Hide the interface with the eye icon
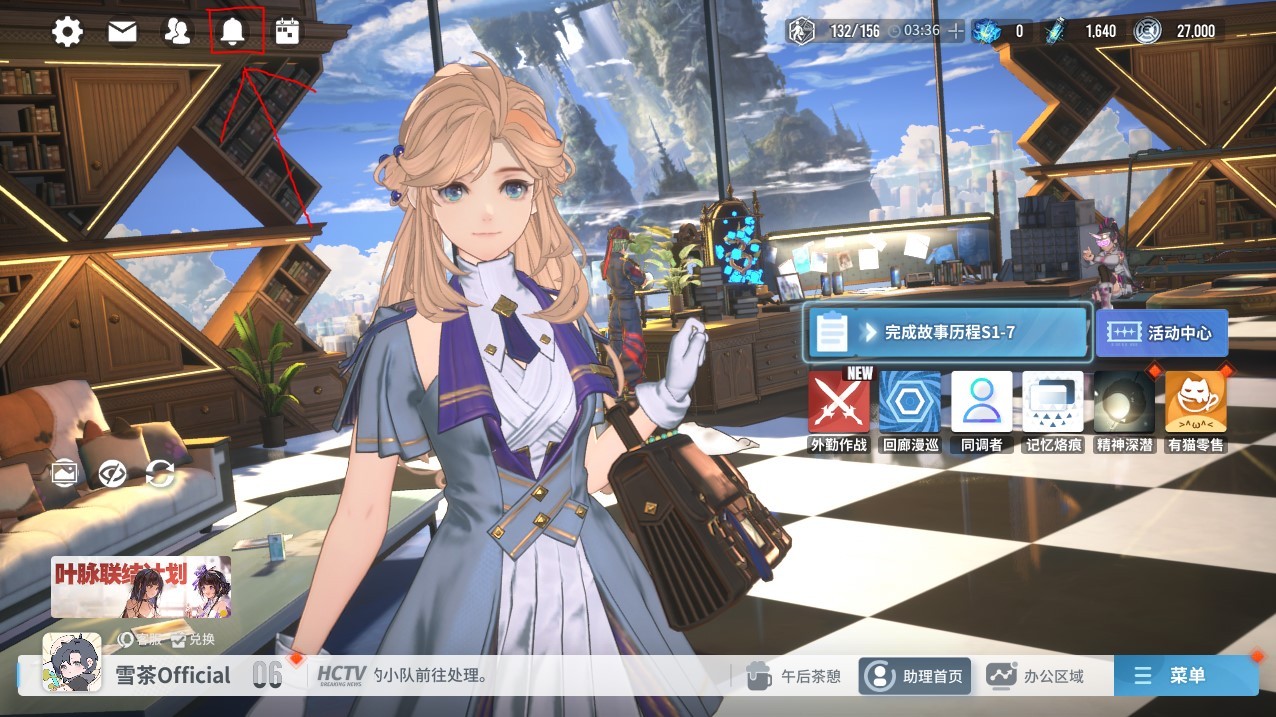The image size is (1276, 717). [112, 473]
